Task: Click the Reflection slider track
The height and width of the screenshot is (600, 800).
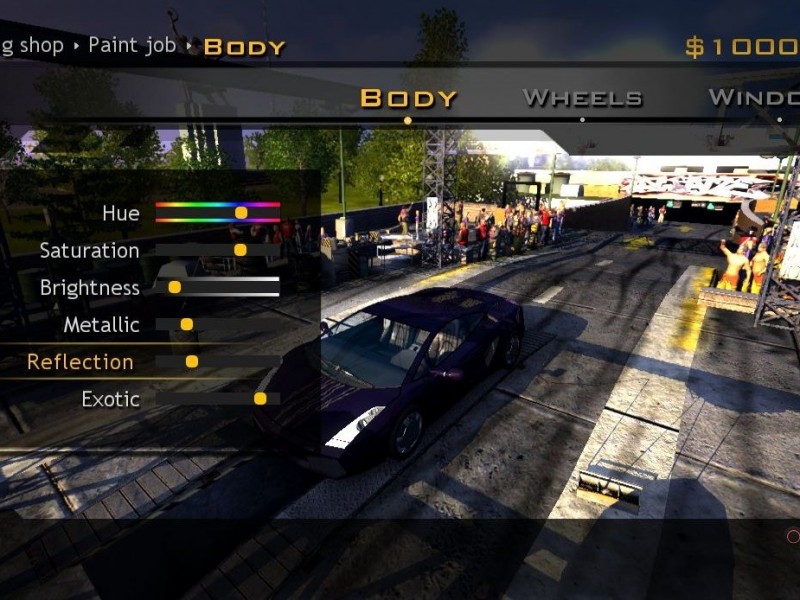Action: [x=218, y=361]
